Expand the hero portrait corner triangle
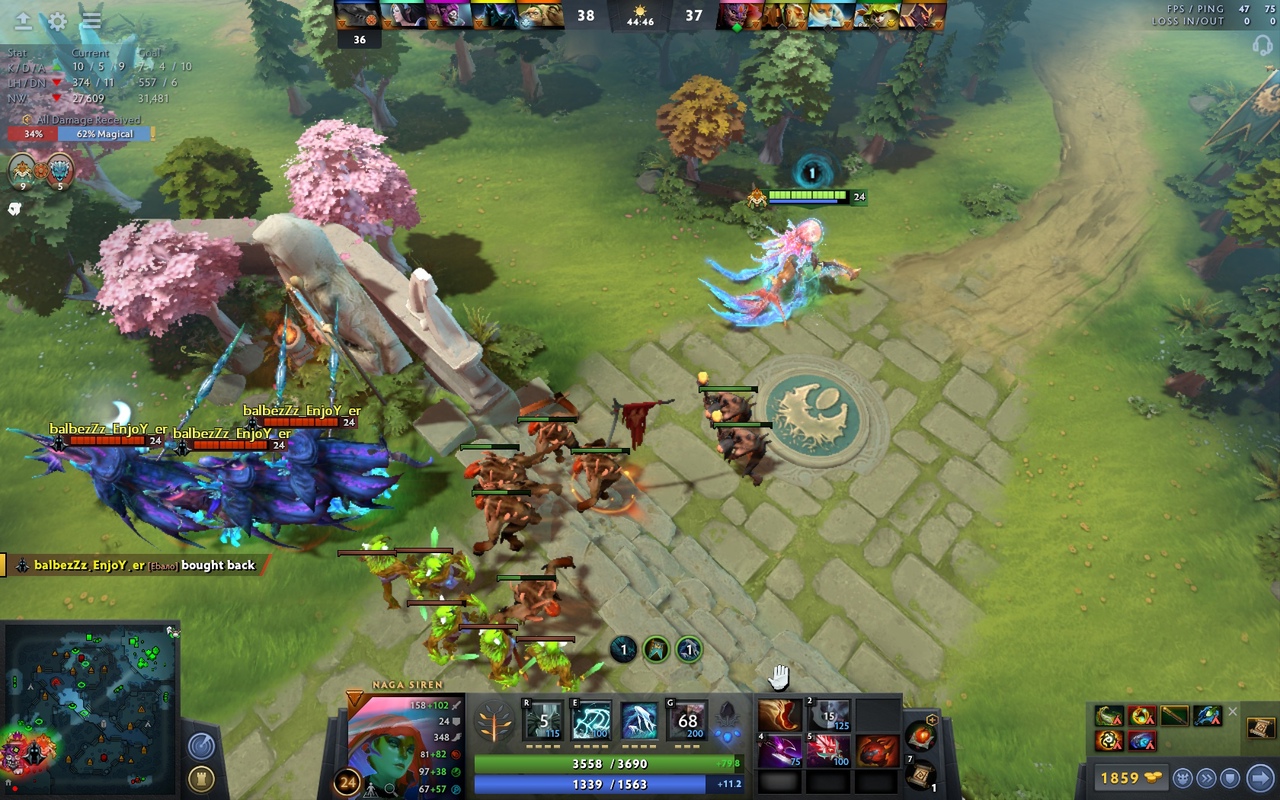The image size is (1280, 800). coord(355,695)
